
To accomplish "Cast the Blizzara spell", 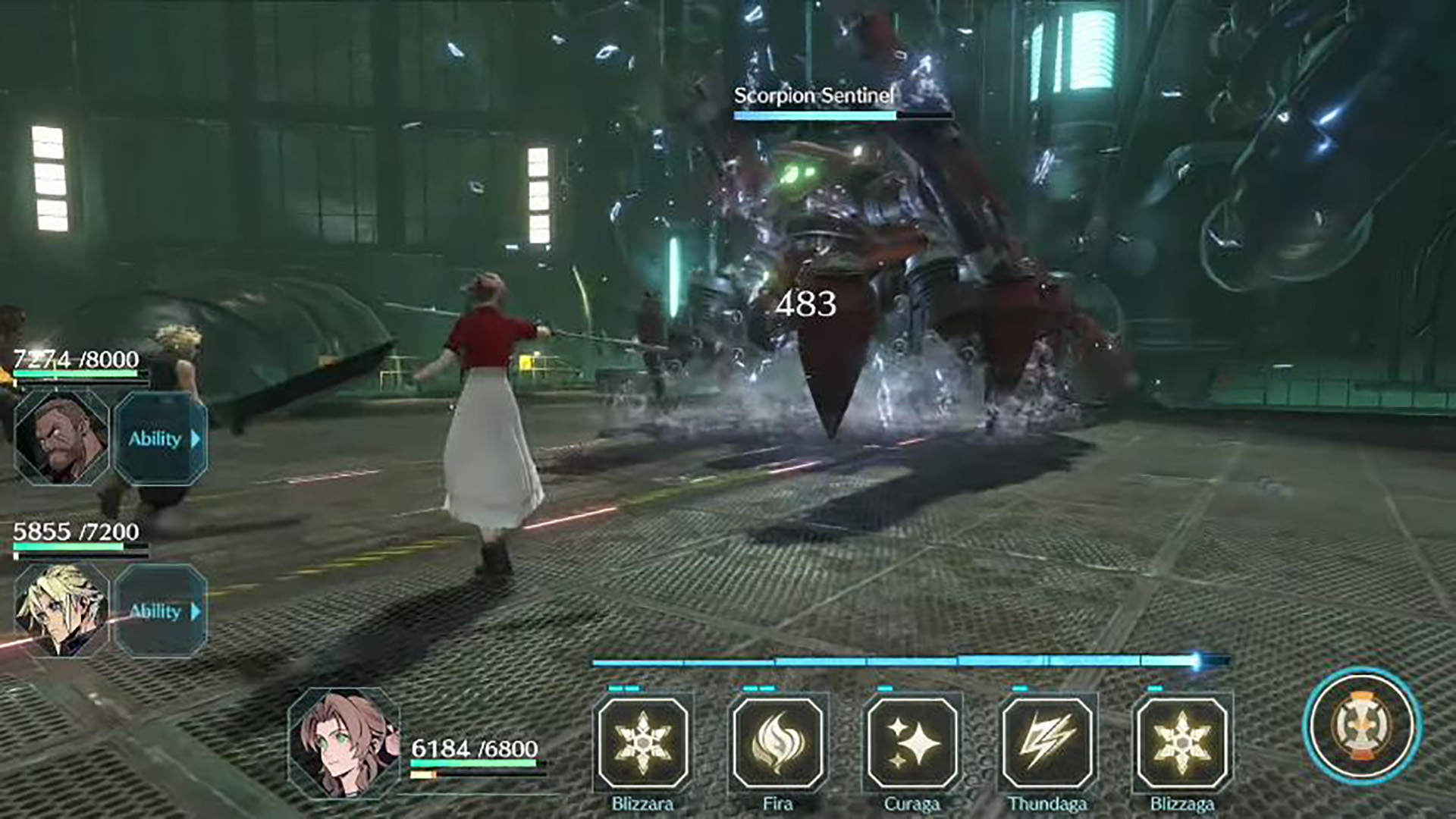I will (x=643, y=742).
